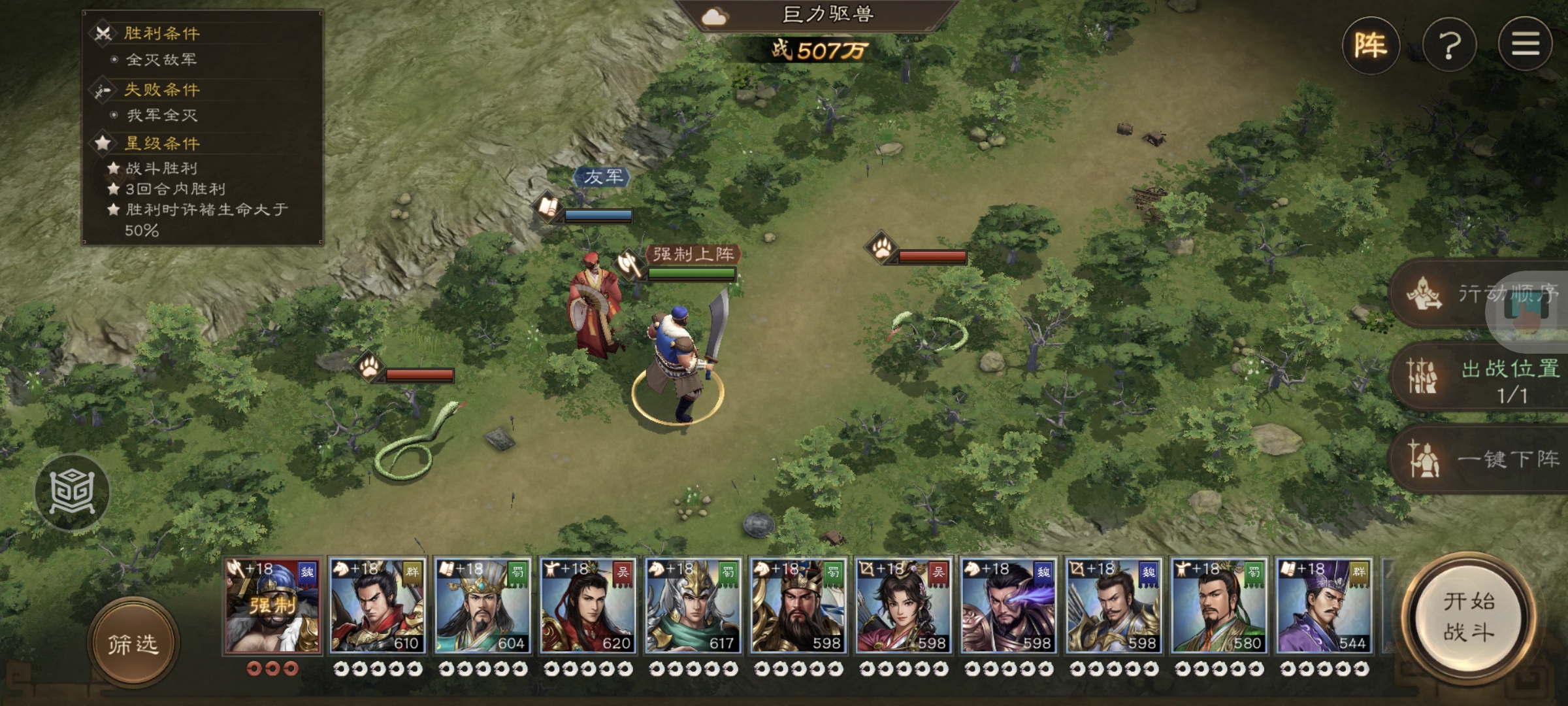Open the 阵 formation menu
1568x706 pixels.
1370,45
